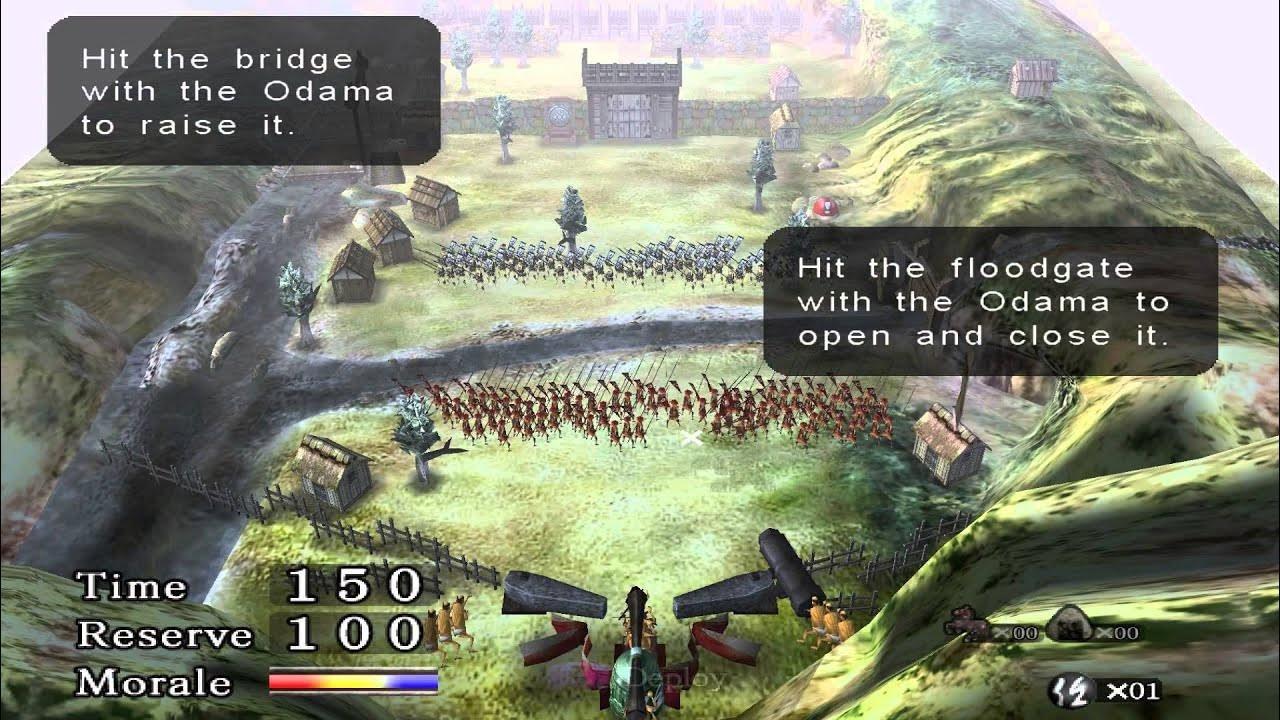
Task: Click the left flipper paddle
Action: tap(555, 592)
